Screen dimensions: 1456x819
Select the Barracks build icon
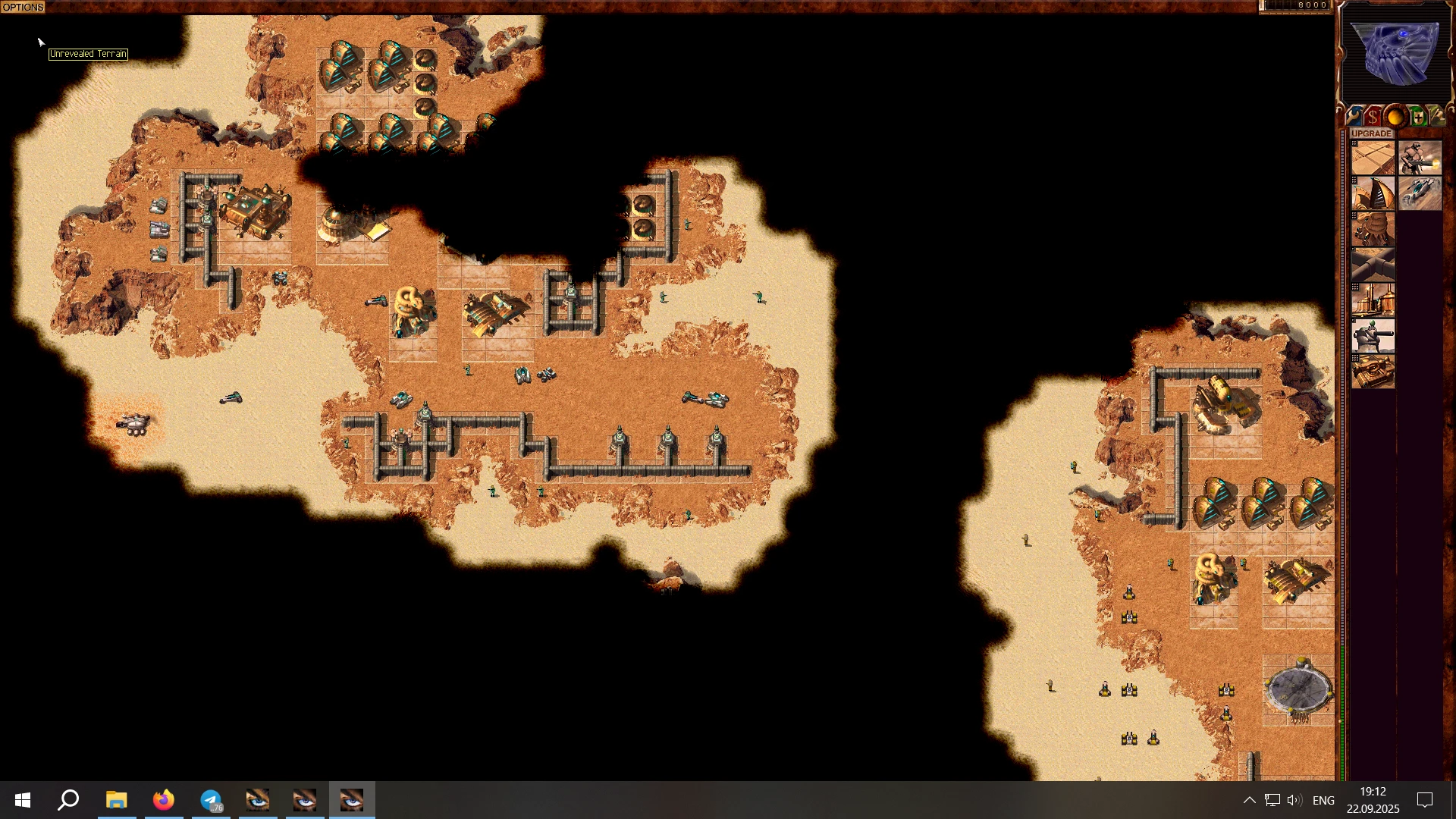(1373, 230)
